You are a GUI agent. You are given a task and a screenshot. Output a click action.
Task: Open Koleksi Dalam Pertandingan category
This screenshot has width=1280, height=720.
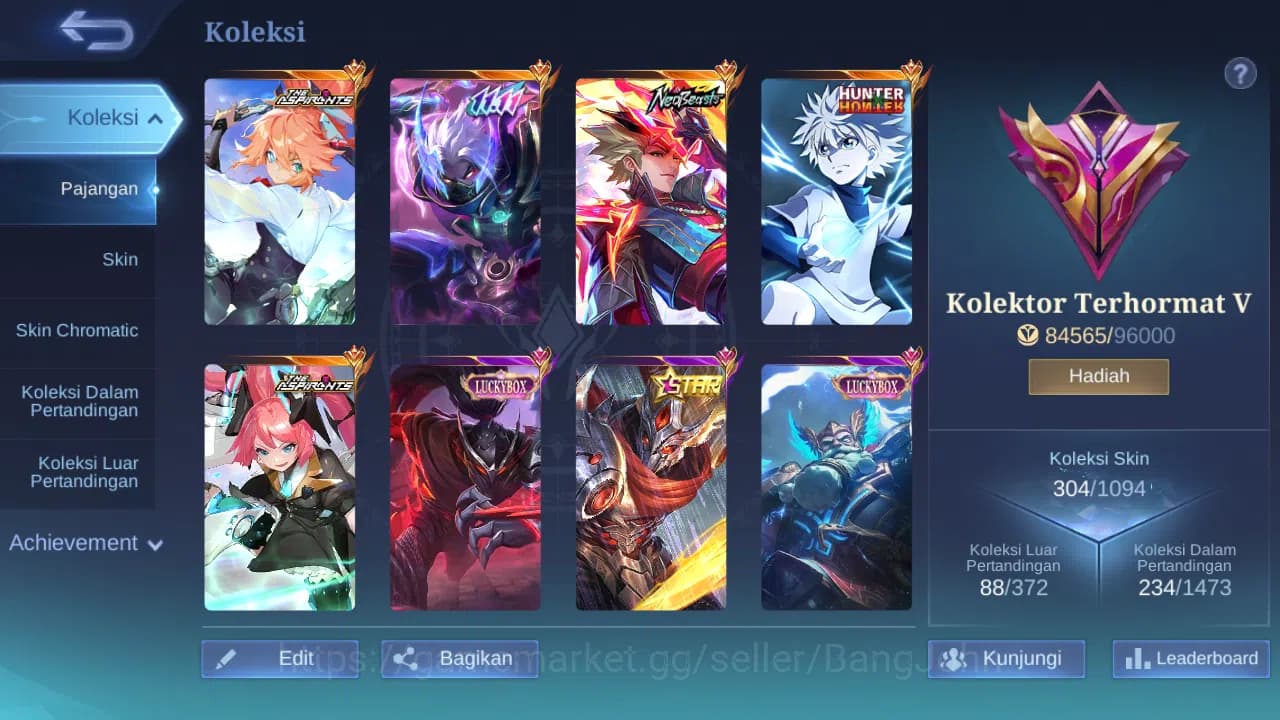point(80,401)
